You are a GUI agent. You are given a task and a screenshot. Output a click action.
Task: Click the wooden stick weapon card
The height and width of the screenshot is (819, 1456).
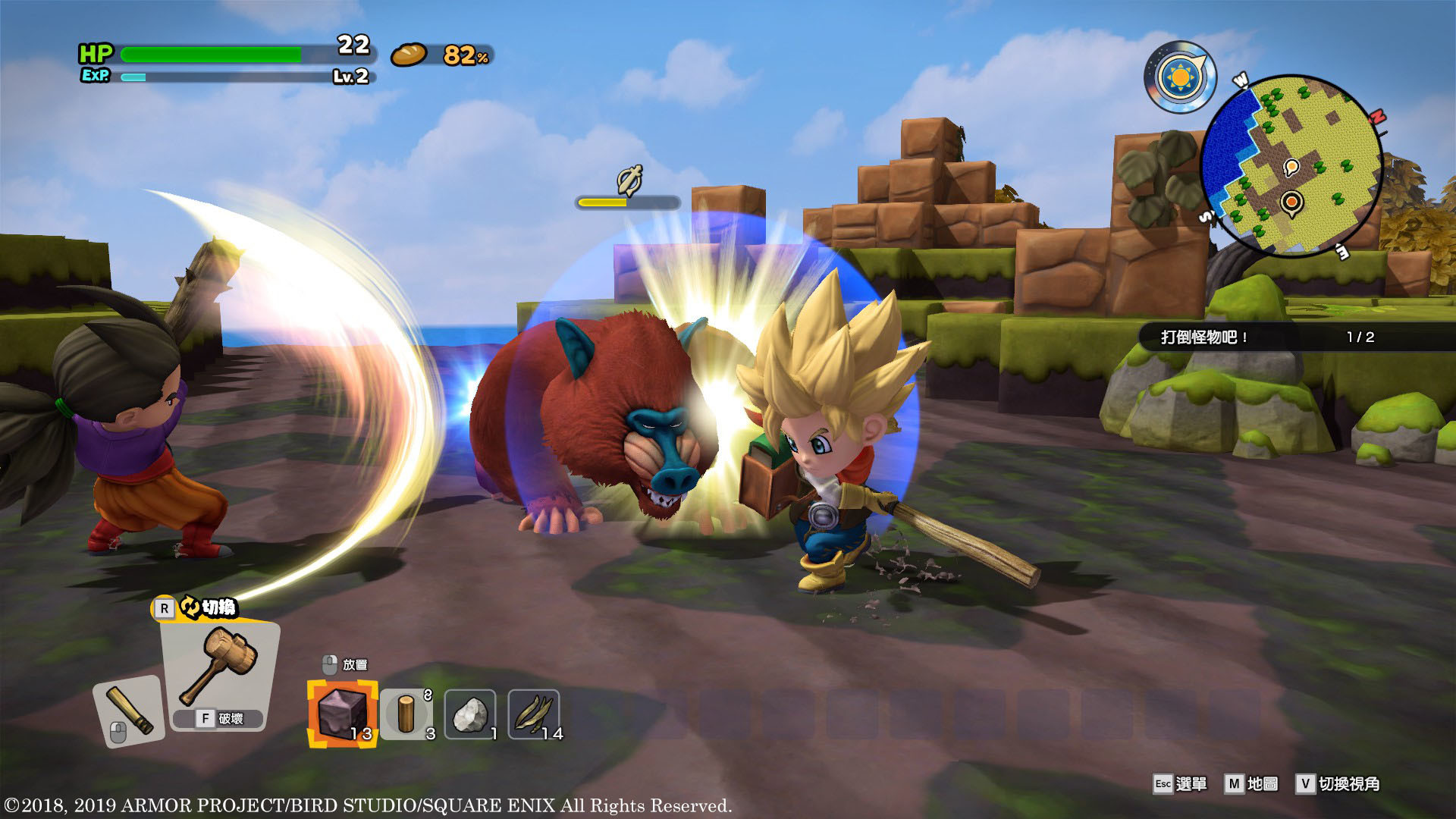coord(129,711)
